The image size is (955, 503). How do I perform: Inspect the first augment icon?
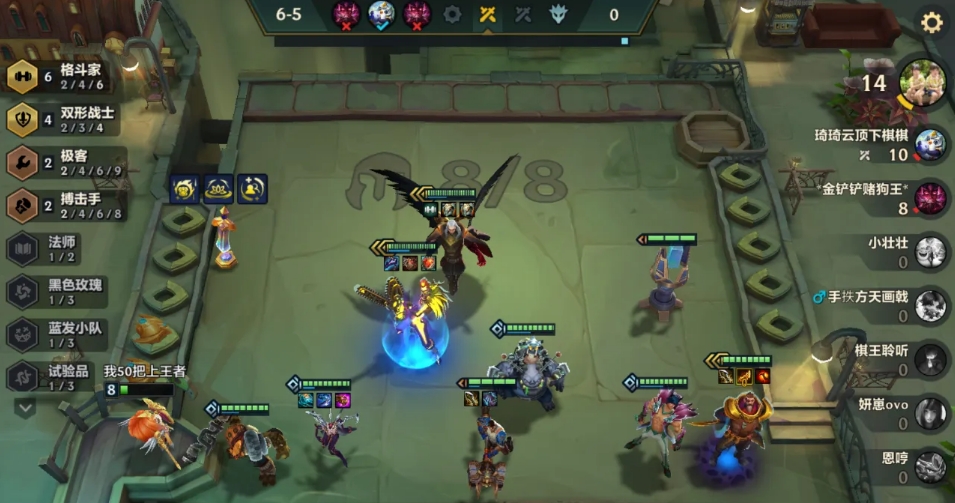[x=185, y=187]
